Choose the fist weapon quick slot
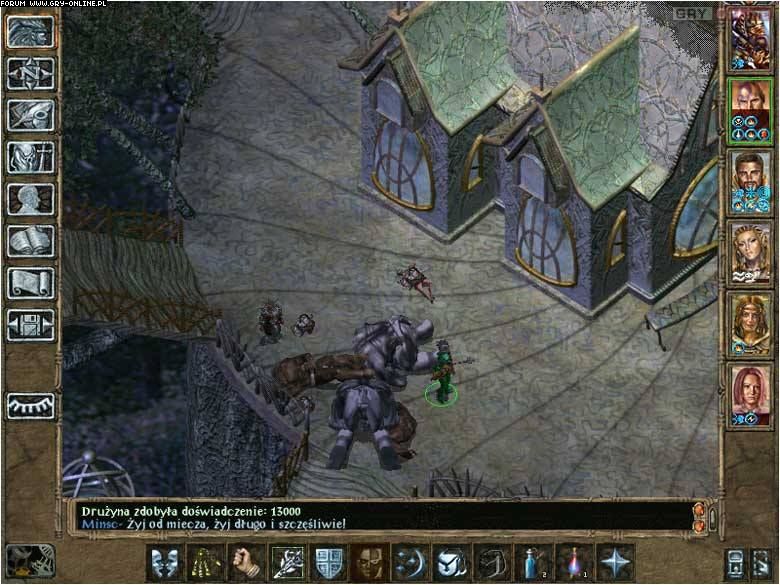 point(246,563)
